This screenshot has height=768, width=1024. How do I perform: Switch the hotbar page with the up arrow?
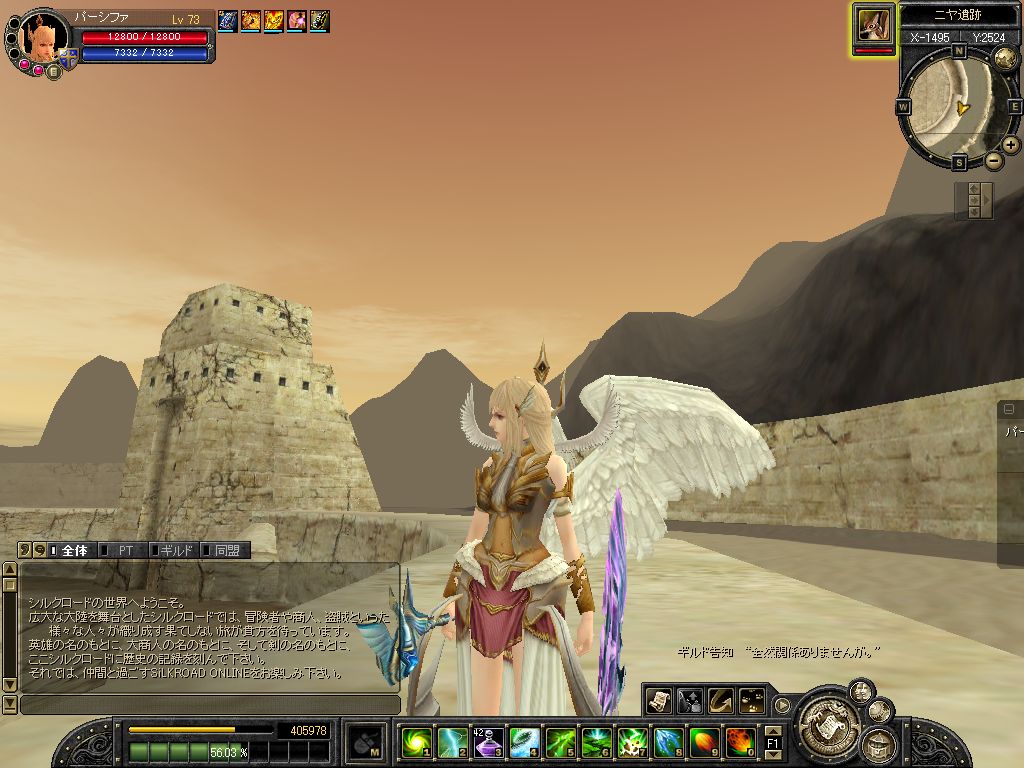tap(773, 731)
